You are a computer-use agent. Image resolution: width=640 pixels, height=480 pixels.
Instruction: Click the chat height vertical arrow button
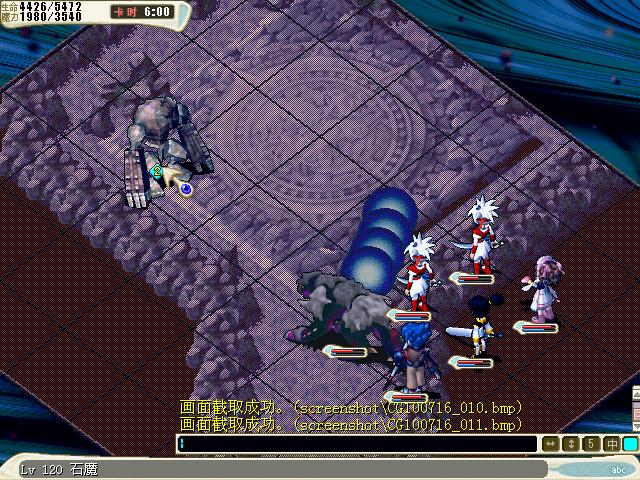tap(571, 443)
